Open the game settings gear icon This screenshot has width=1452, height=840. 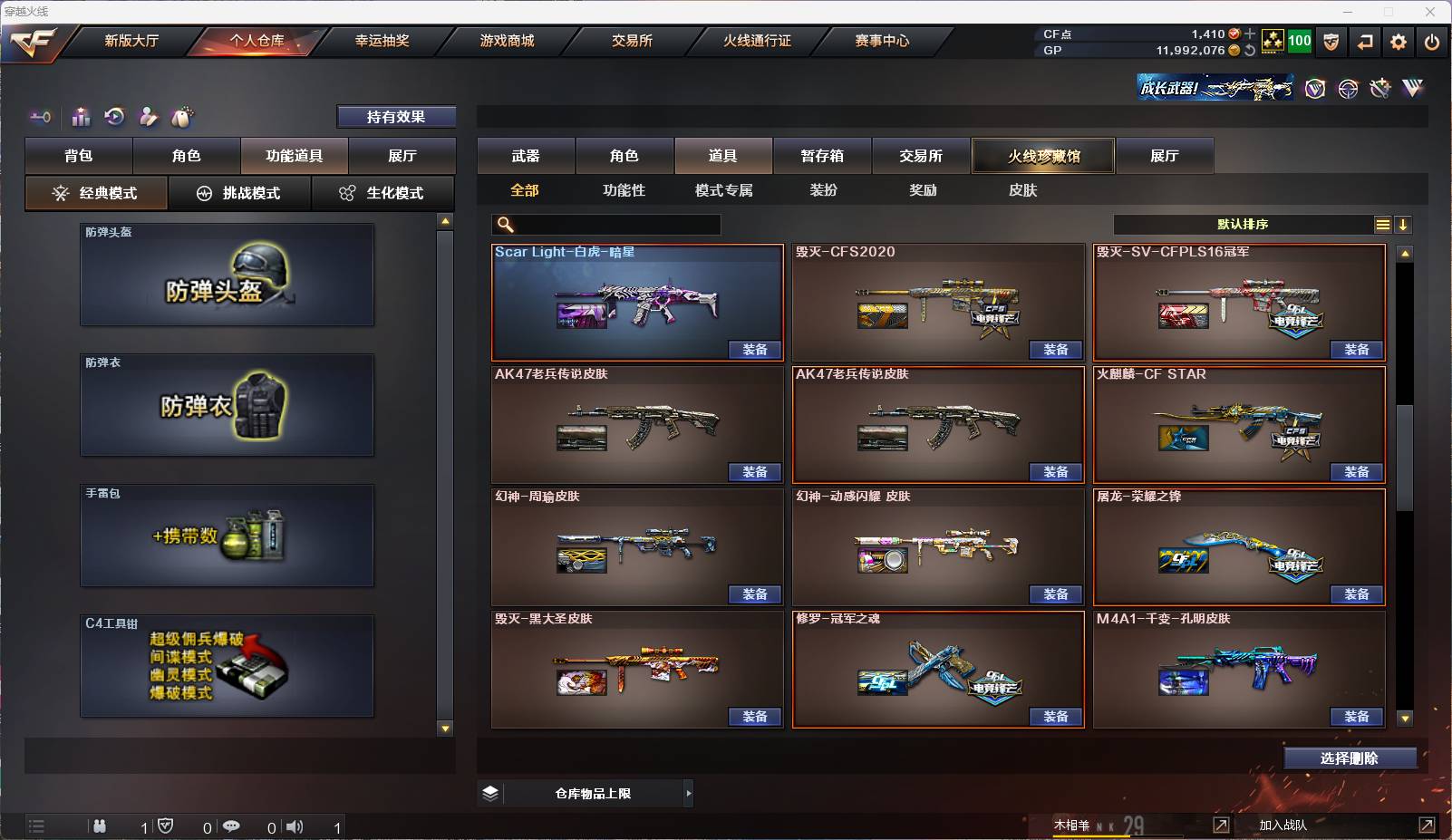click(1399, 42)
